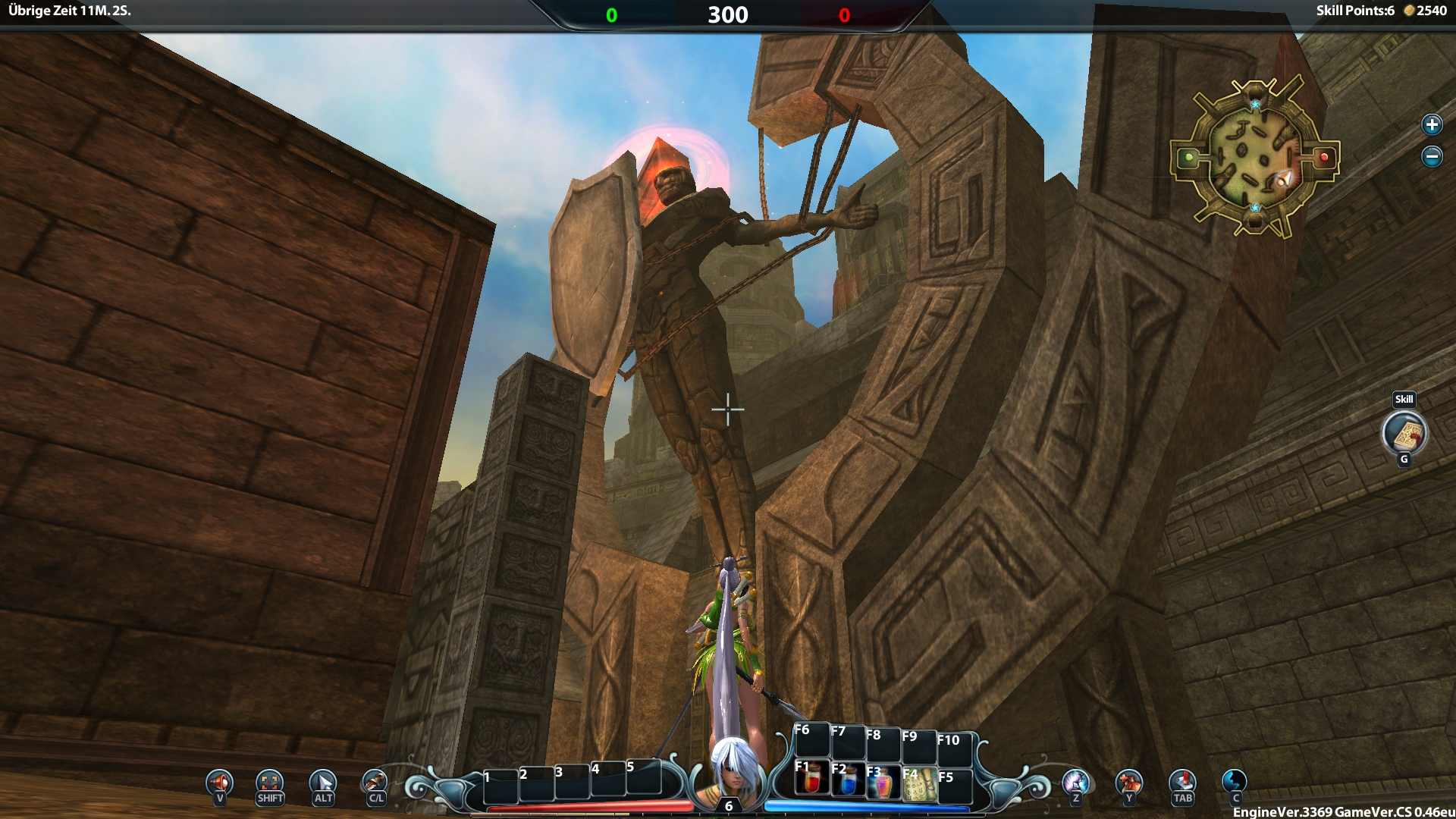
Task: Open the character silhouette icon labeled C
Action: click(1235, 781)
